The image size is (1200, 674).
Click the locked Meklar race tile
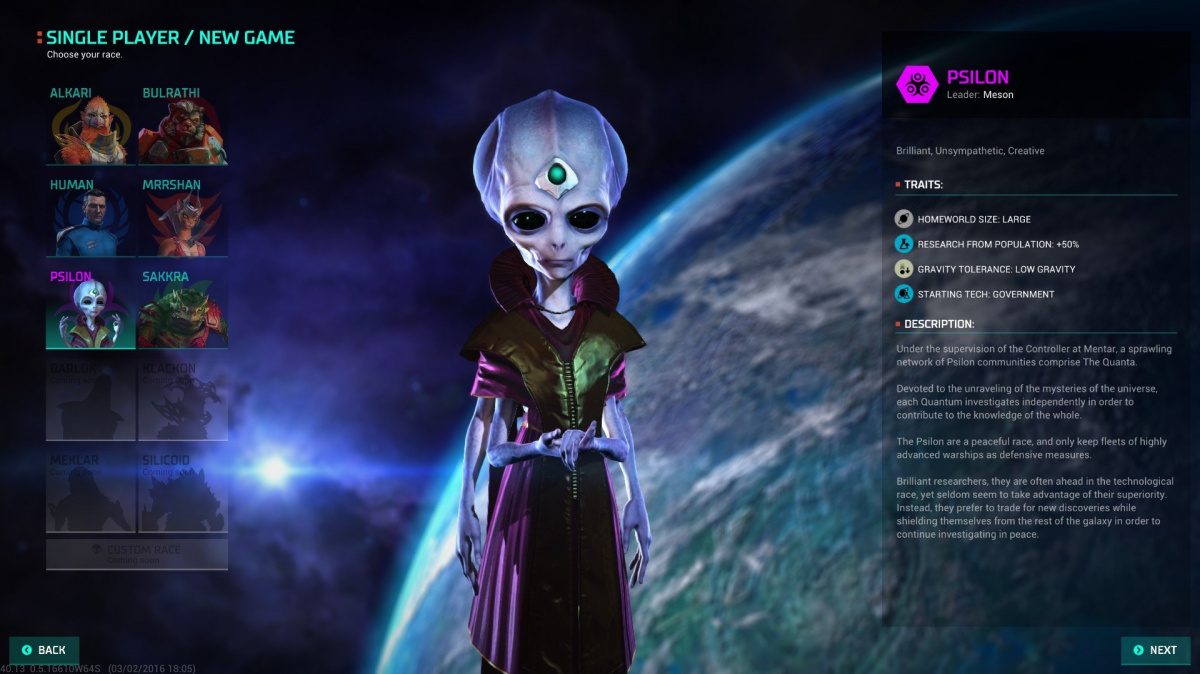[x=91, y=491]
